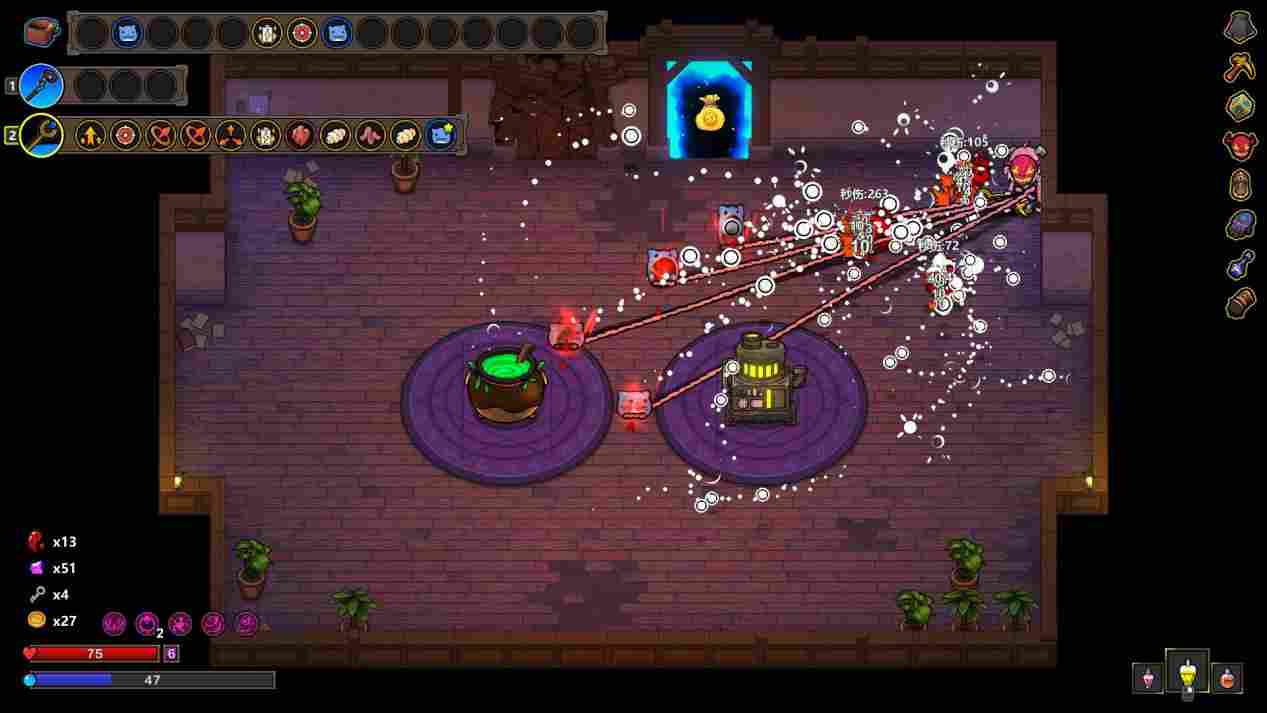Screen dimensions: 1267x713
Task: Choose the three-way split arrows rune on wand 2
Action: (230, 135)
